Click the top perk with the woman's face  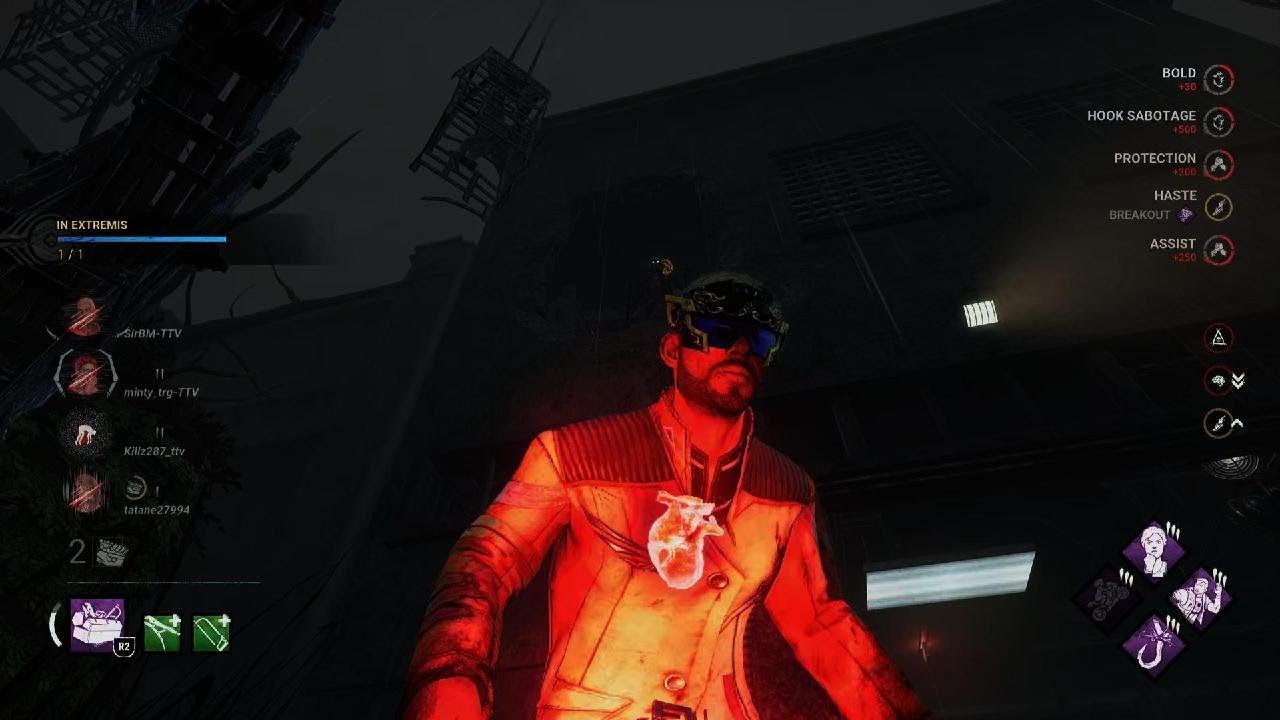click(1154, 550)
